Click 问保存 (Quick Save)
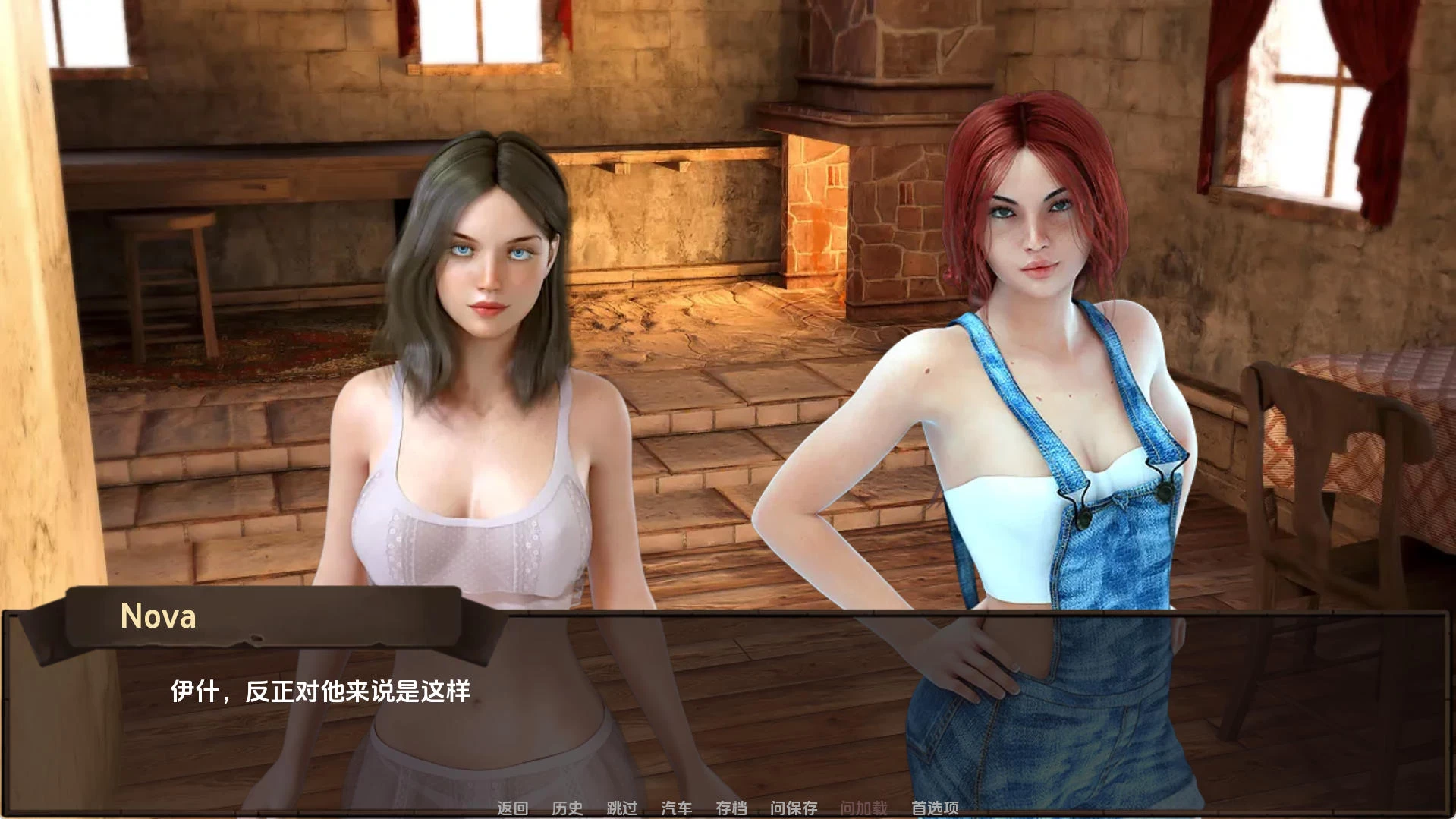1456x819 pixels. (x=794, y=808)
